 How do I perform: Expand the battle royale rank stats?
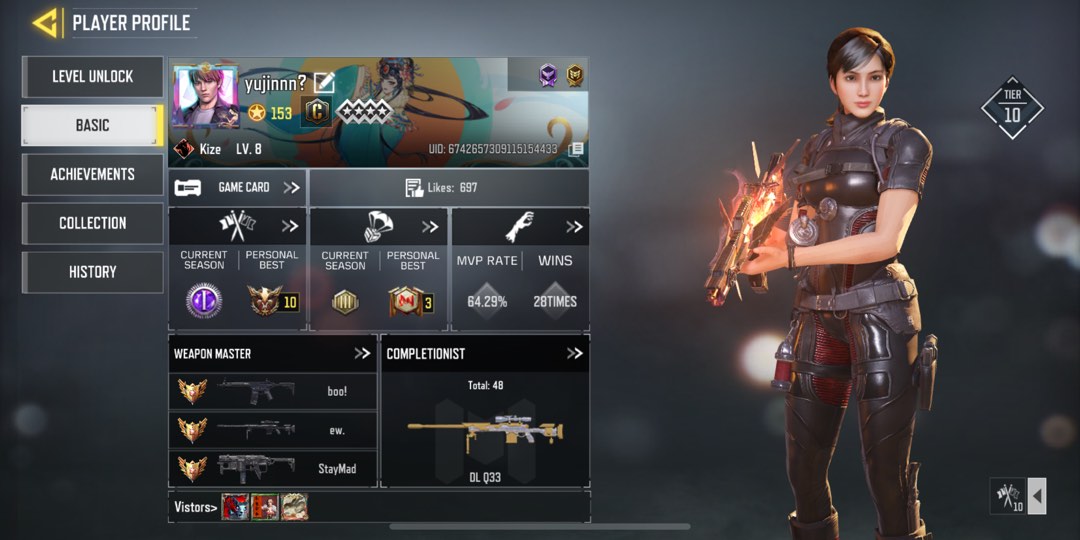pos(430,226)
